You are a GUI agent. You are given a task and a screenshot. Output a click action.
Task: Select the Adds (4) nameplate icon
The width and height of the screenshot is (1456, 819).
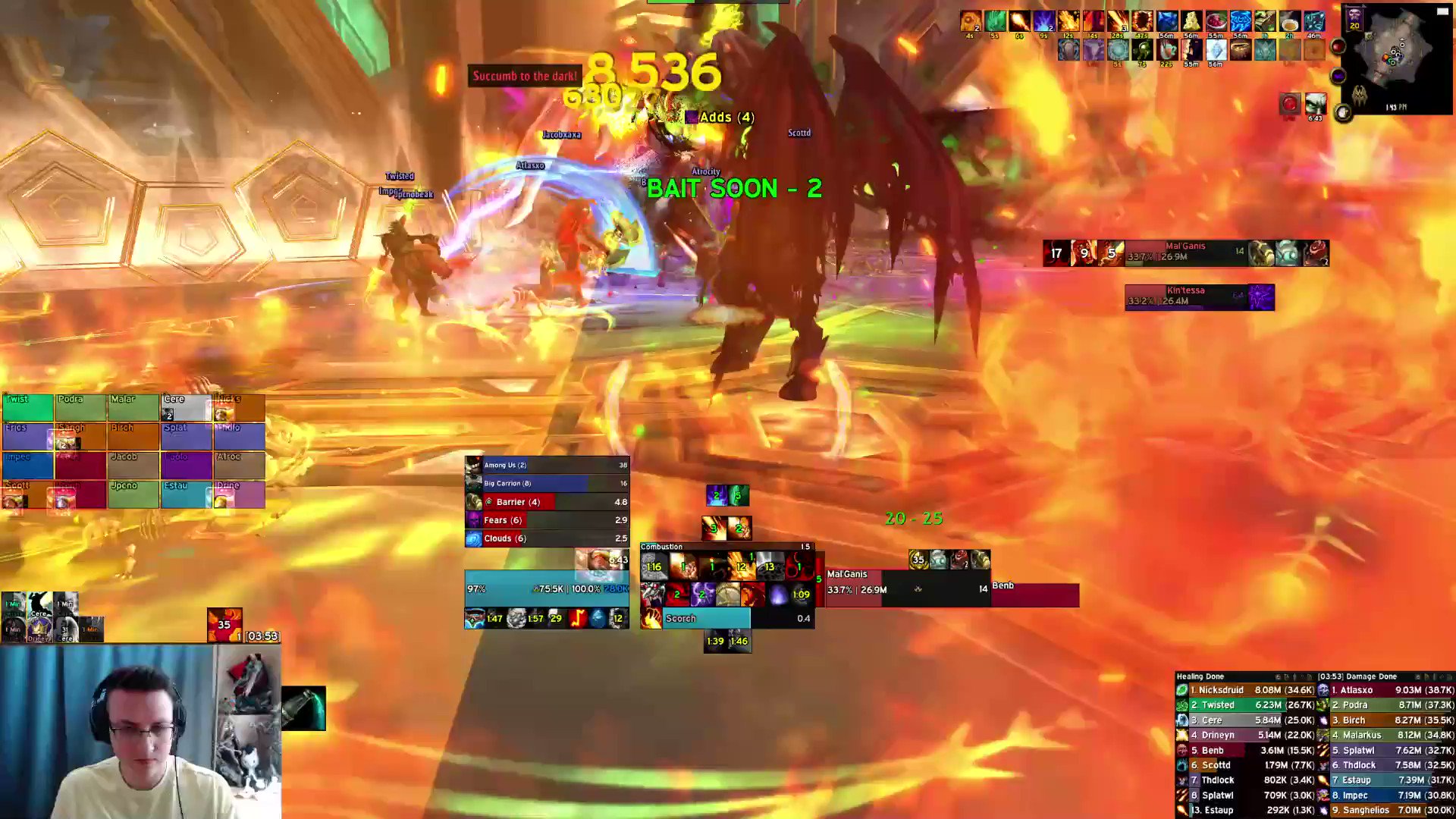(691, 118)
